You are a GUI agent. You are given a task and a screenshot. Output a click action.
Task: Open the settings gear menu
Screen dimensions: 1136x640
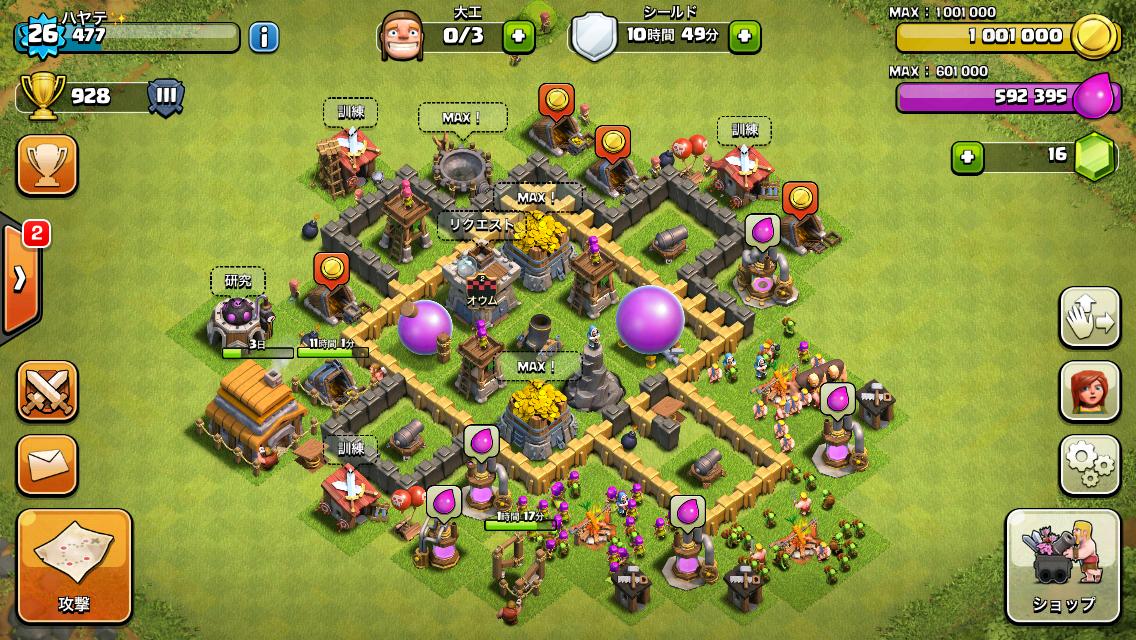(1090, 464)
